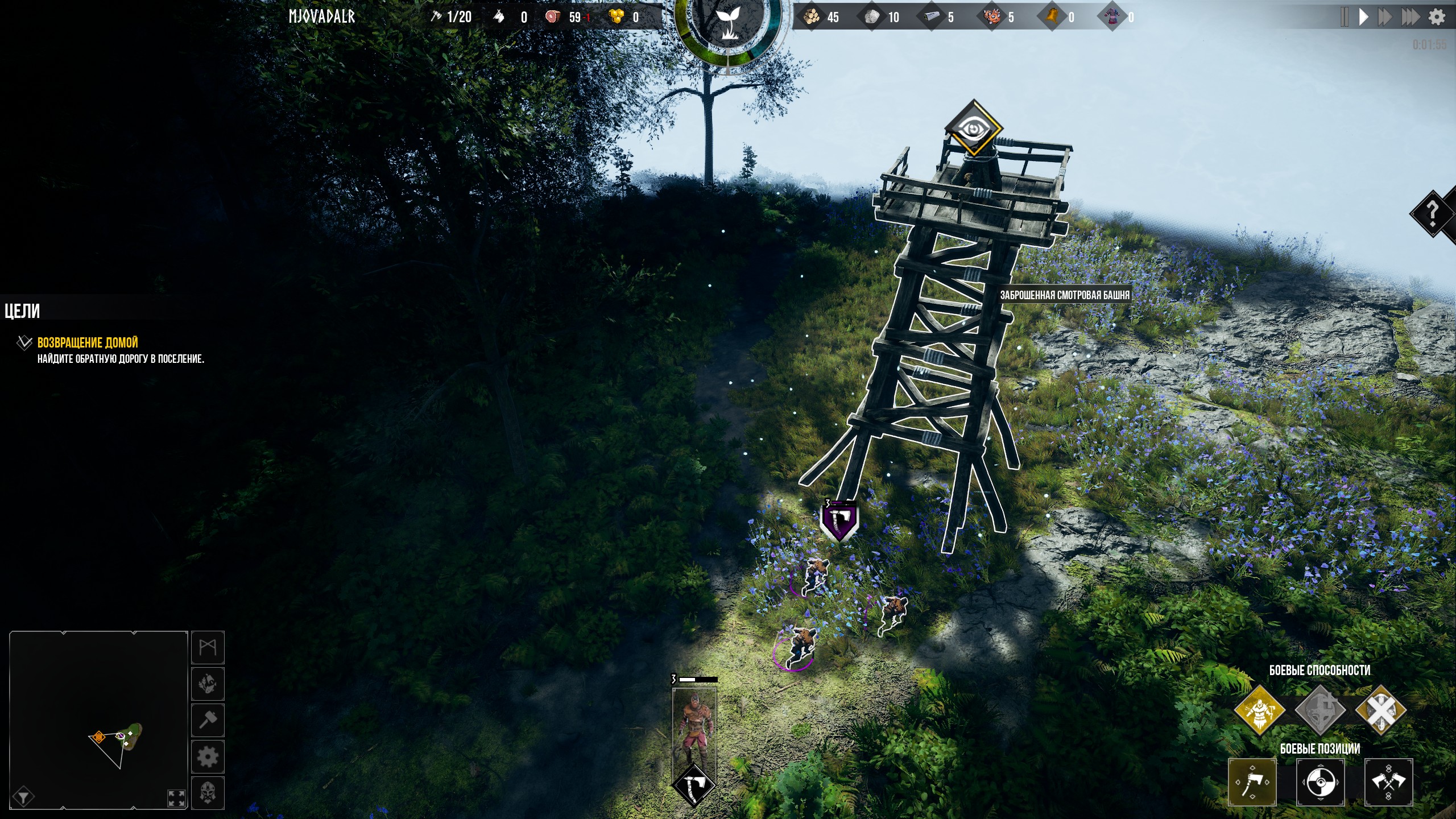
Task: Switch to double fast-forward speed
Action: coord(1385,17)
